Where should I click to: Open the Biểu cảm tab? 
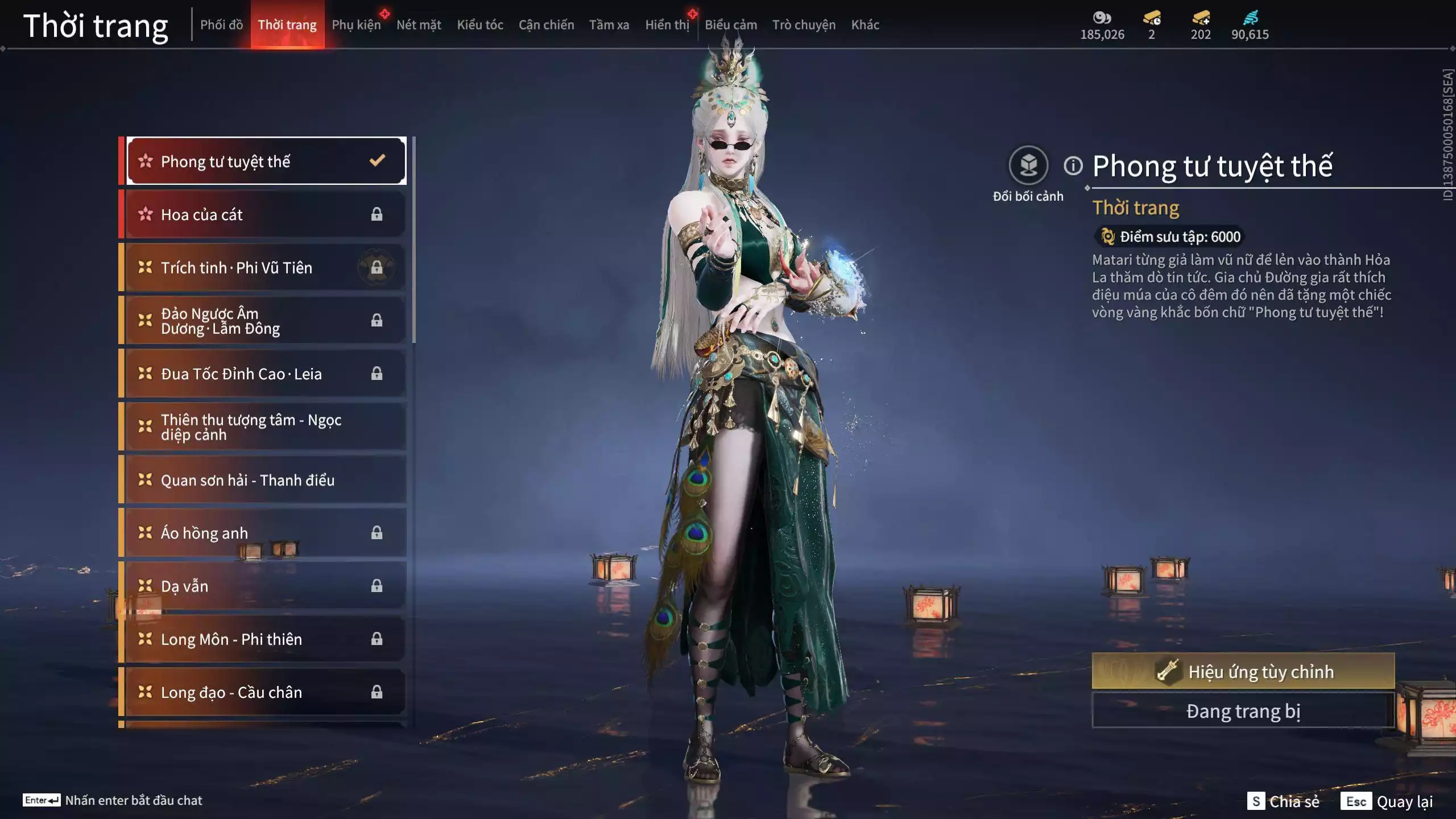(x=731, y=25)
